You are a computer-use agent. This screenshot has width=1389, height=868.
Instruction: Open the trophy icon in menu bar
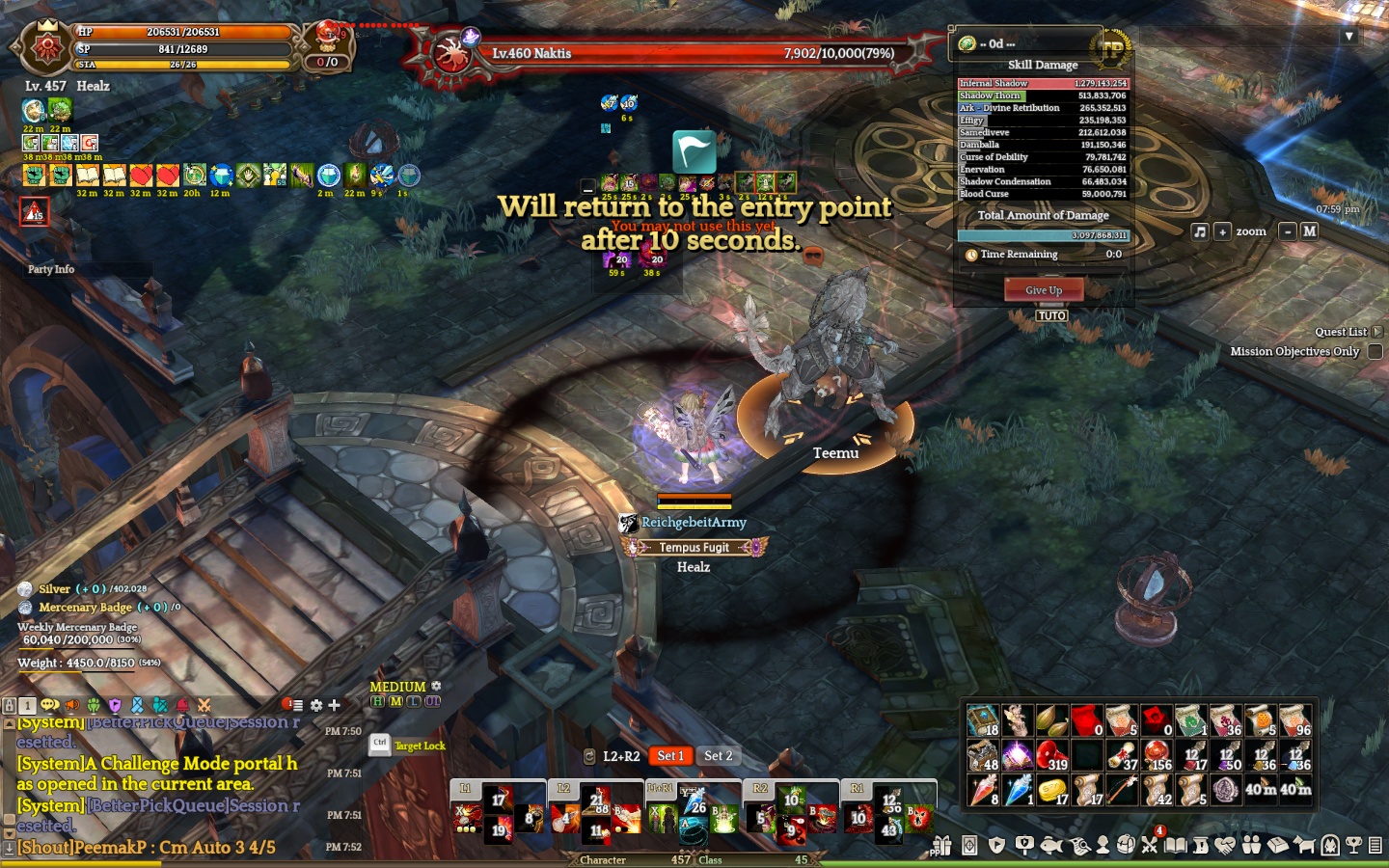coord(1353,846)
